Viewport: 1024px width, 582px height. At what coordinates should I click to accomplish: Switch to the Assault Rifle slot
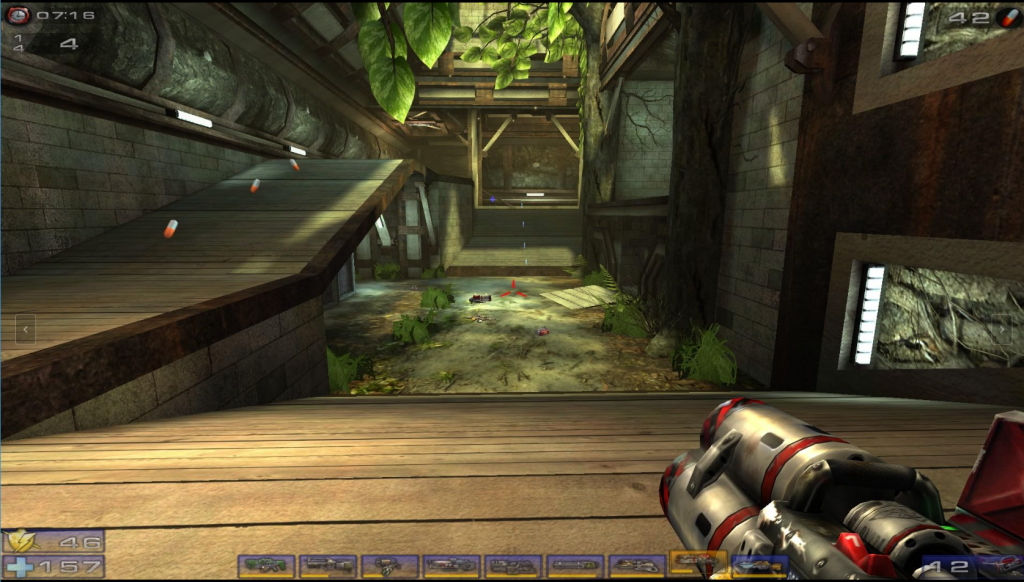[x=328, y=566]
